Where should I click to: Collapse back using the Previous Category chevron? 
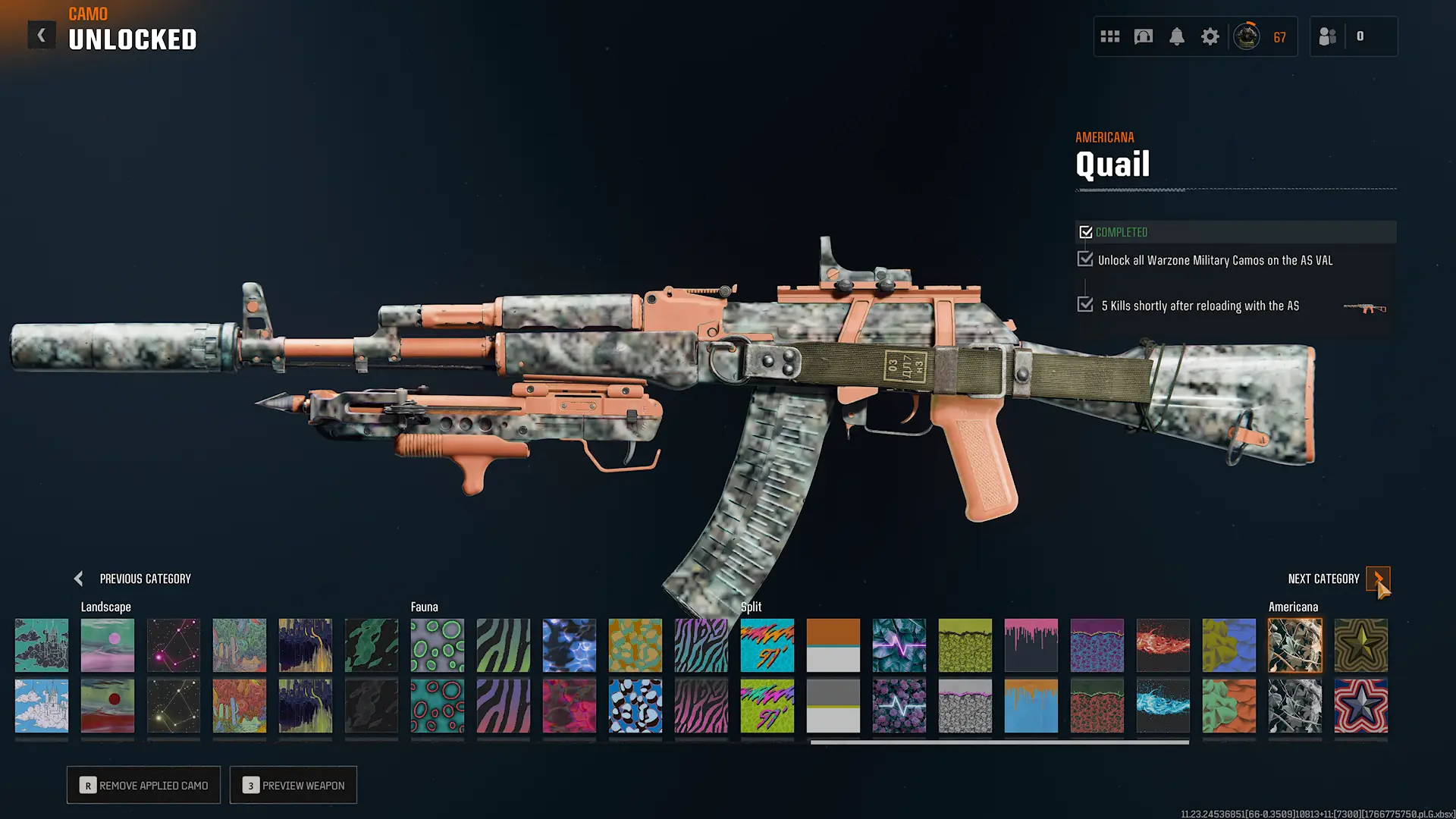(x=78, y=579)
